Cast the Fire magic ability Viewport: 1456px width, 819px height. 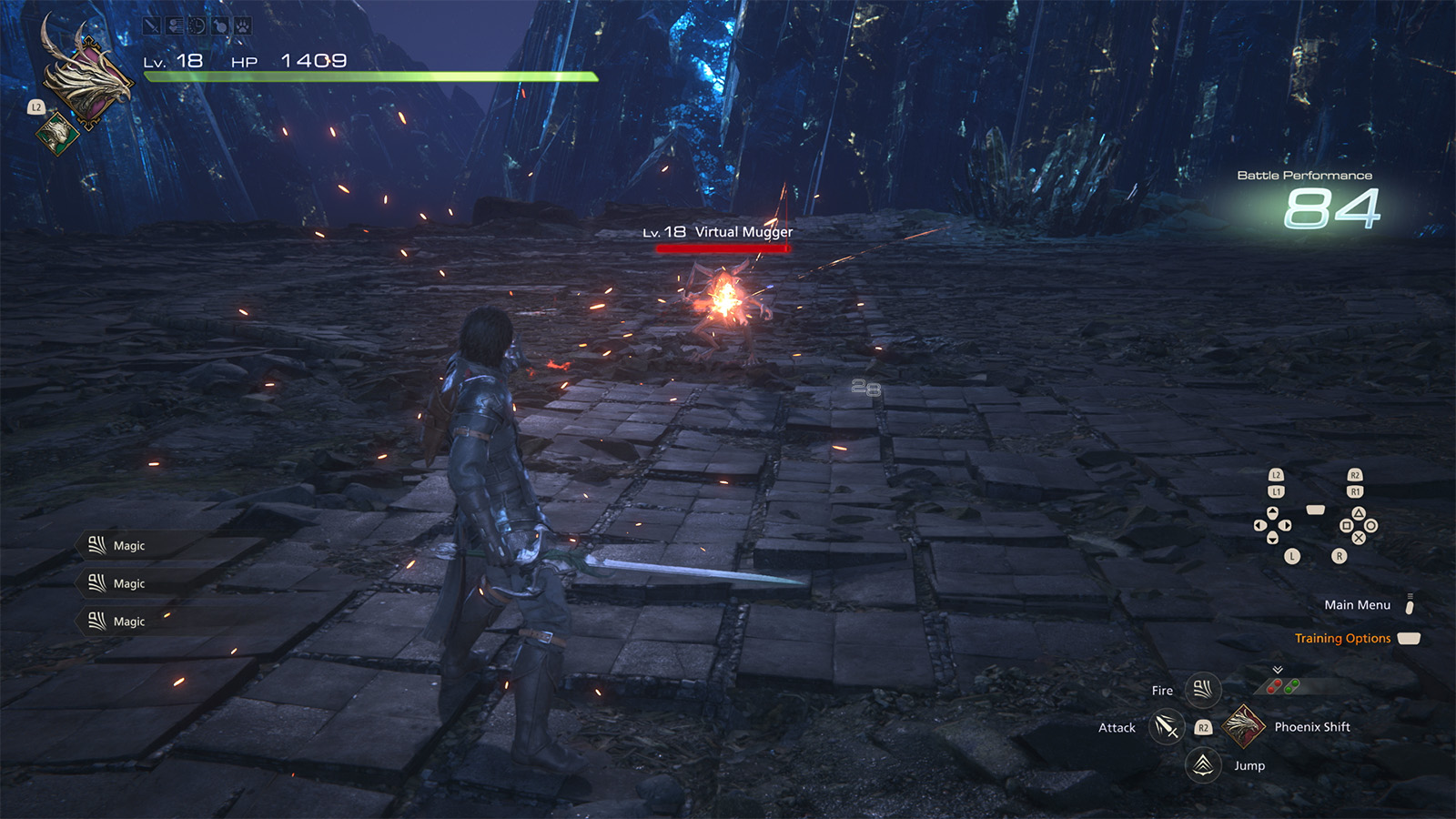pyautogui.click(x=1202, y=690)
